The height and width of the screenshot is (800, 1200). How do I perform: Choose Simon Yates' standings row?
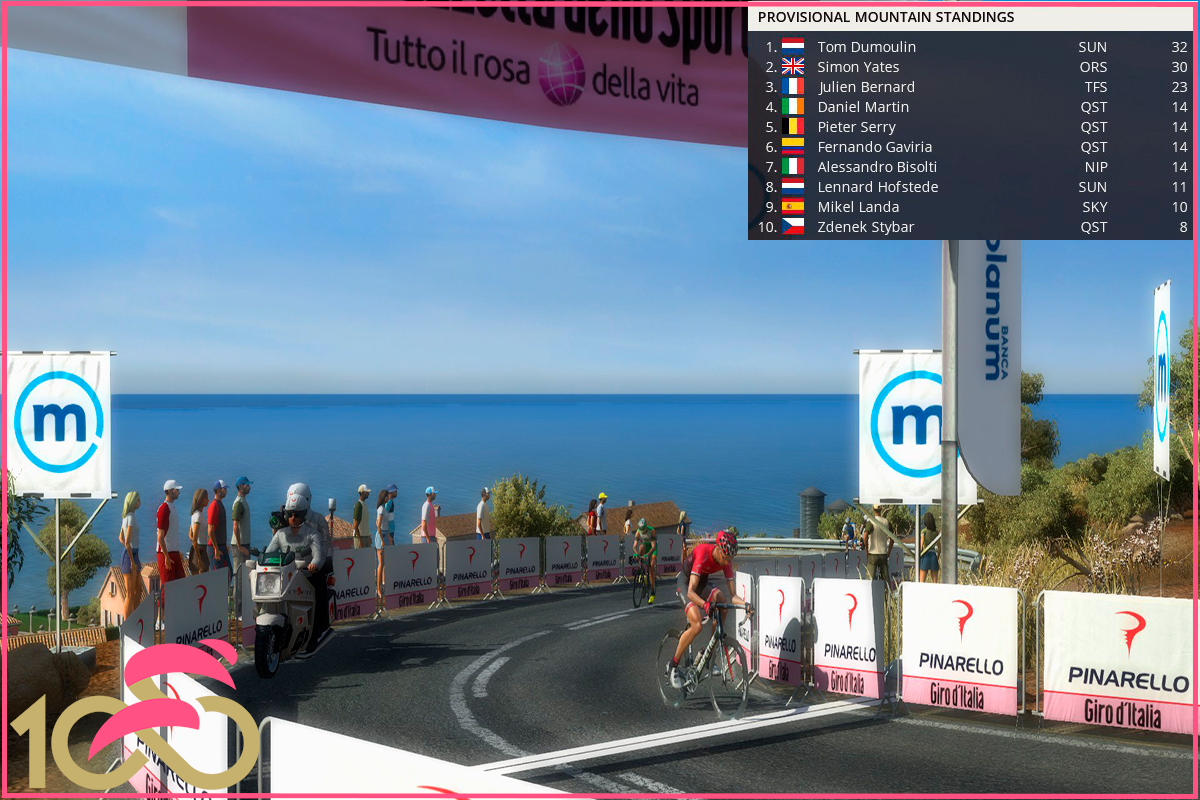pyautogui.click(x=858, y=67)
